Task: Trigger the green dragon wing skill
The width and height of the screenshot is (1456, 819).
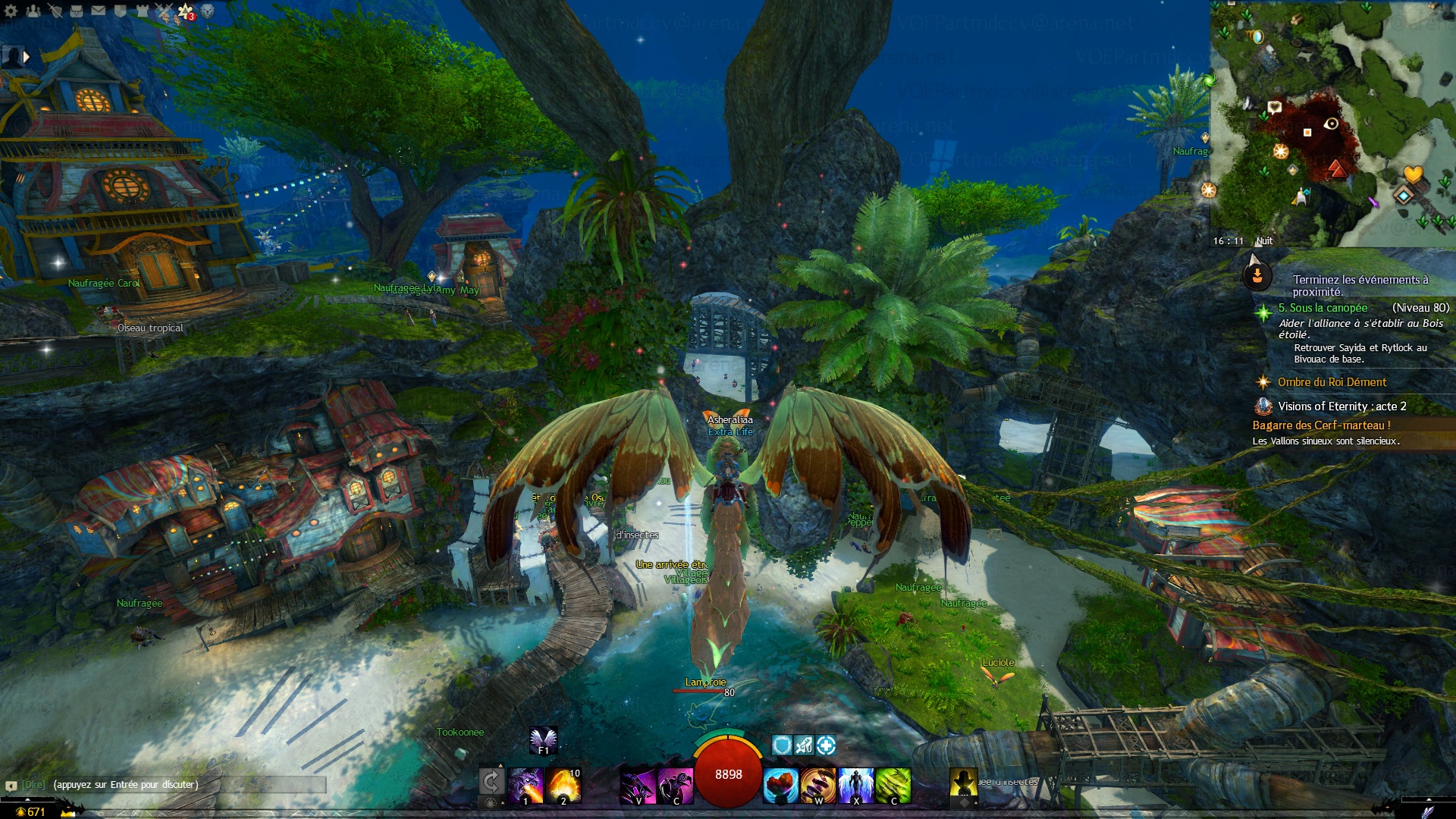Action: coord(893,785)
